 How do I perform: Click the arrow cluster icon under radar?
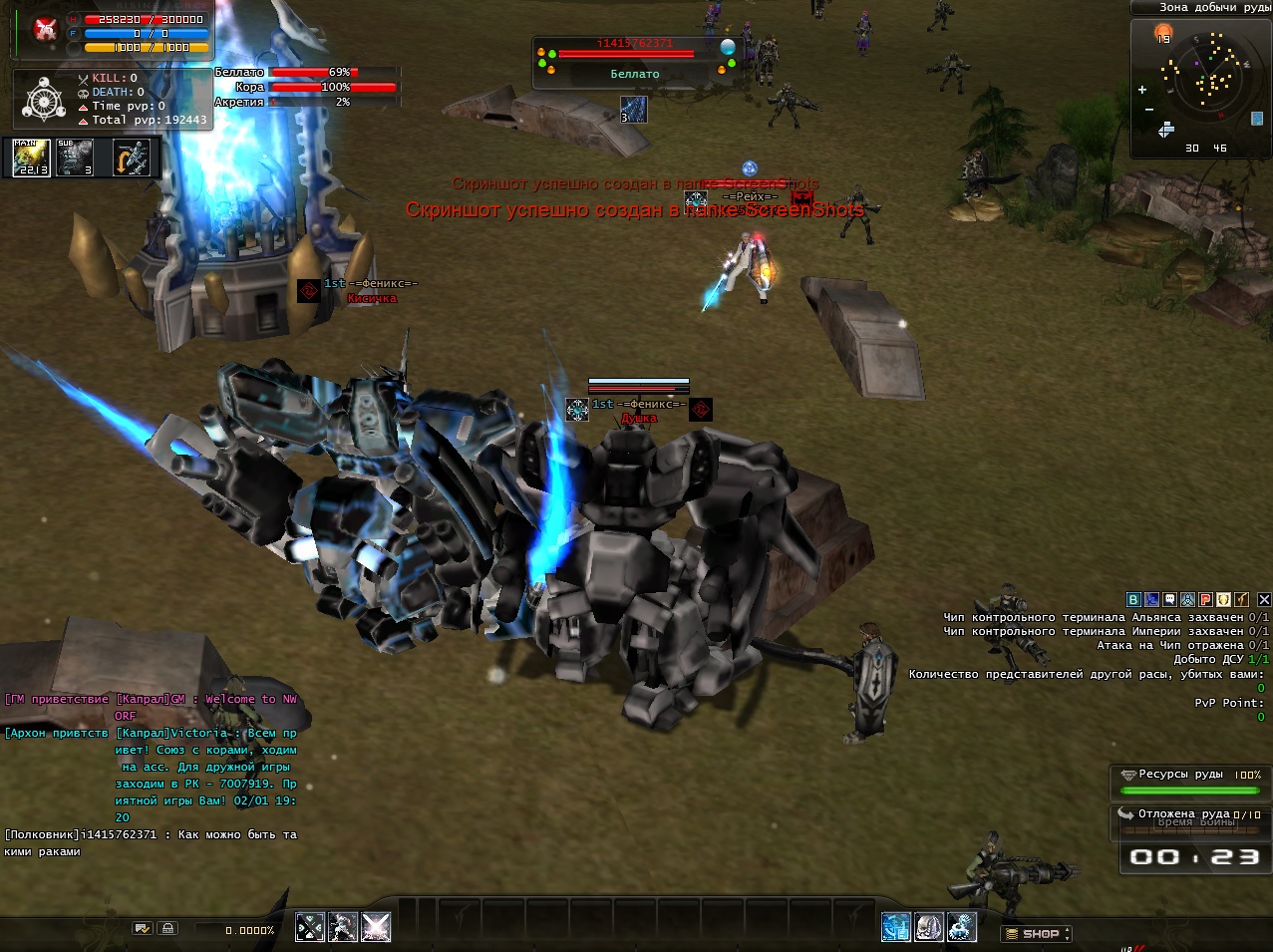click(x=1165, y=131)
